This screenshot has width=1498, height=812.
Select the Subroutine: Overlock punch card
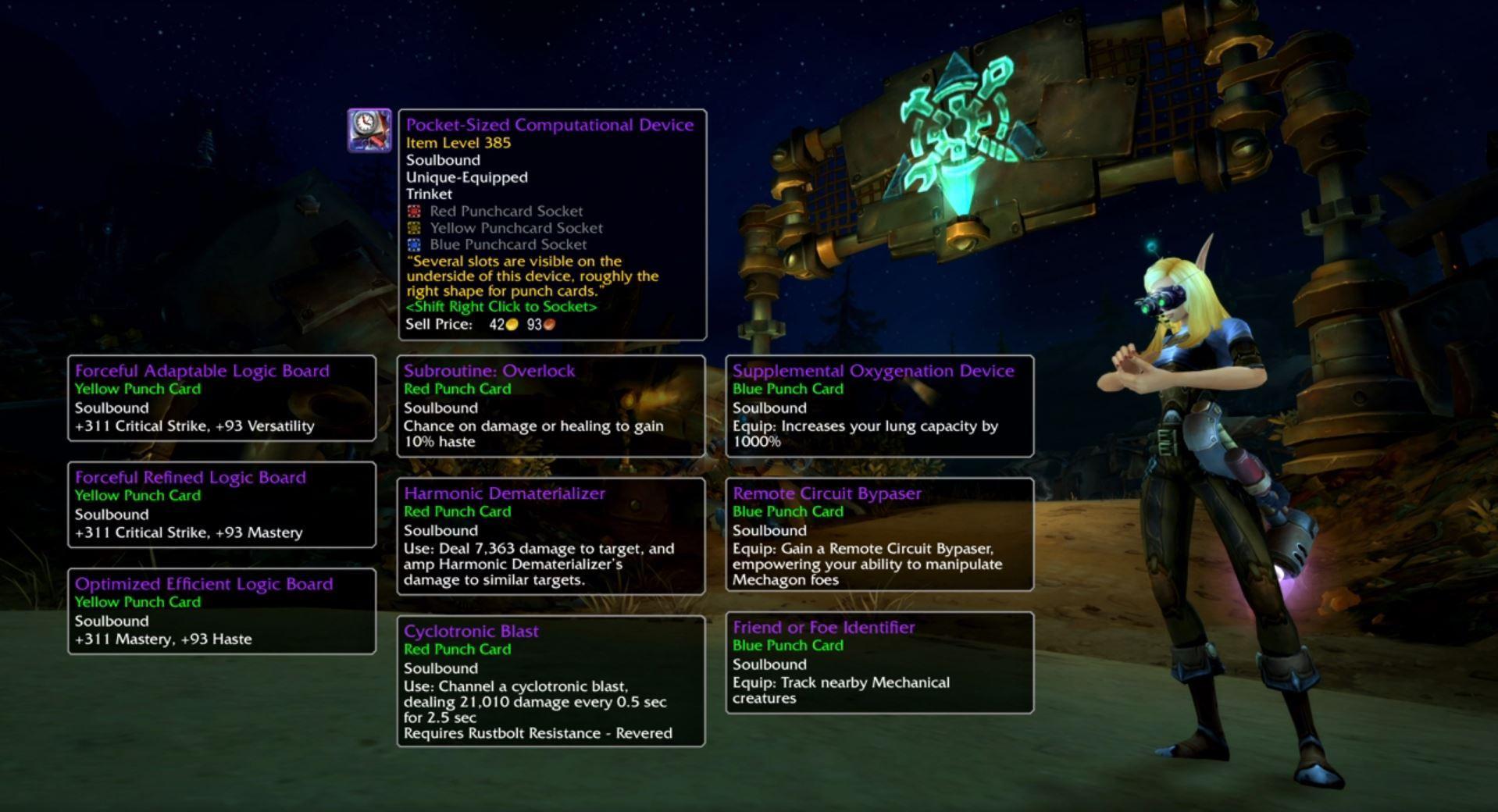pyautogui.click(x=551, y=406)
